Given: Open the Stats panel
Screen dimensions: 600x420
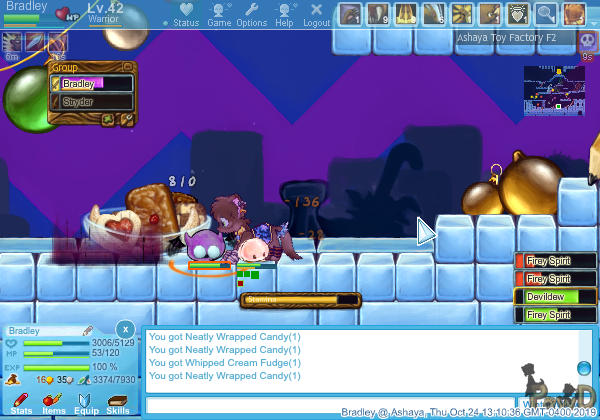Looking at the screenshot, I should click(21, 404).
